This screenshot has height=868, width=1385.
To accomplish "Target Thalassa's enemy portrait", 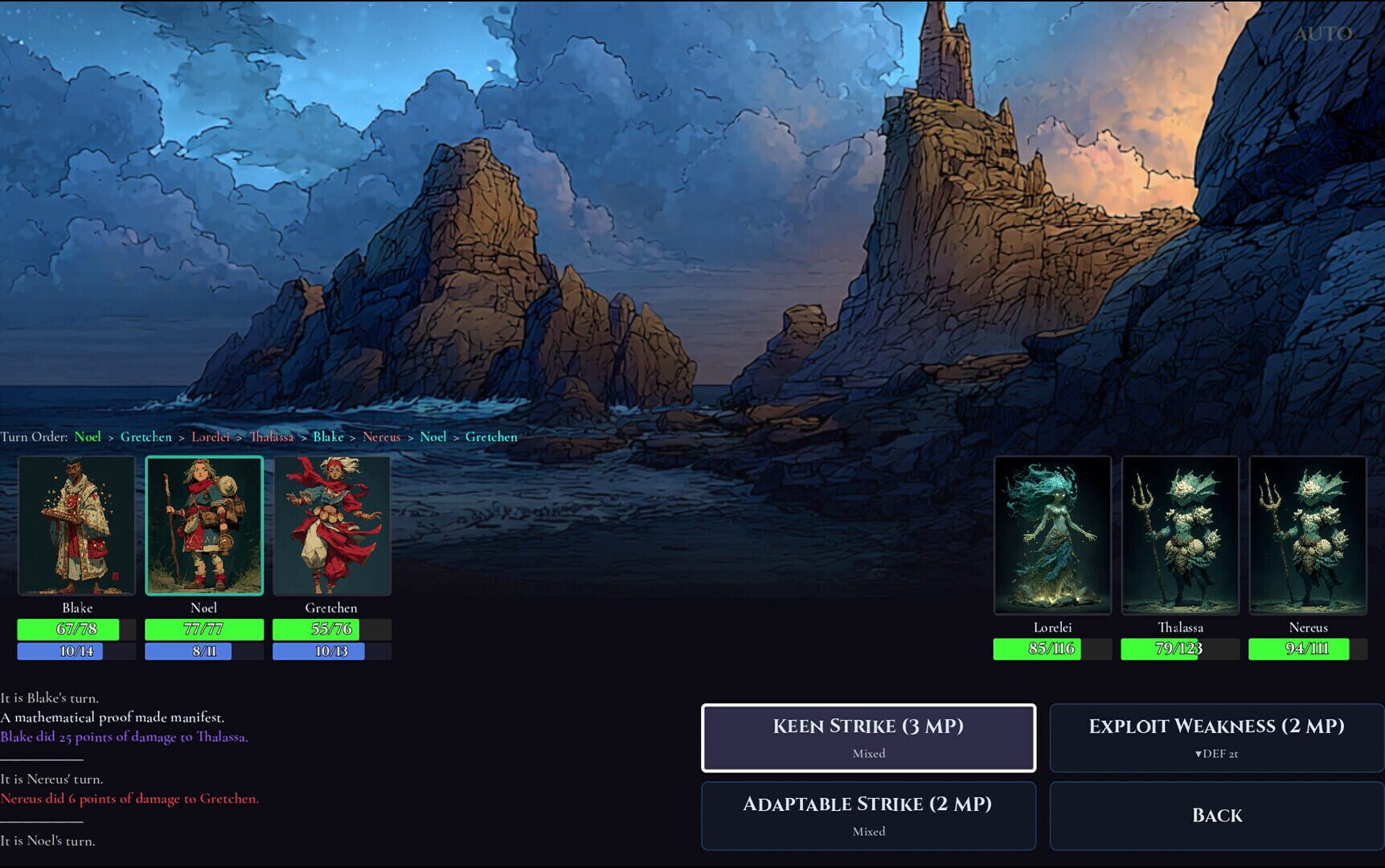I will point(1180,534).
